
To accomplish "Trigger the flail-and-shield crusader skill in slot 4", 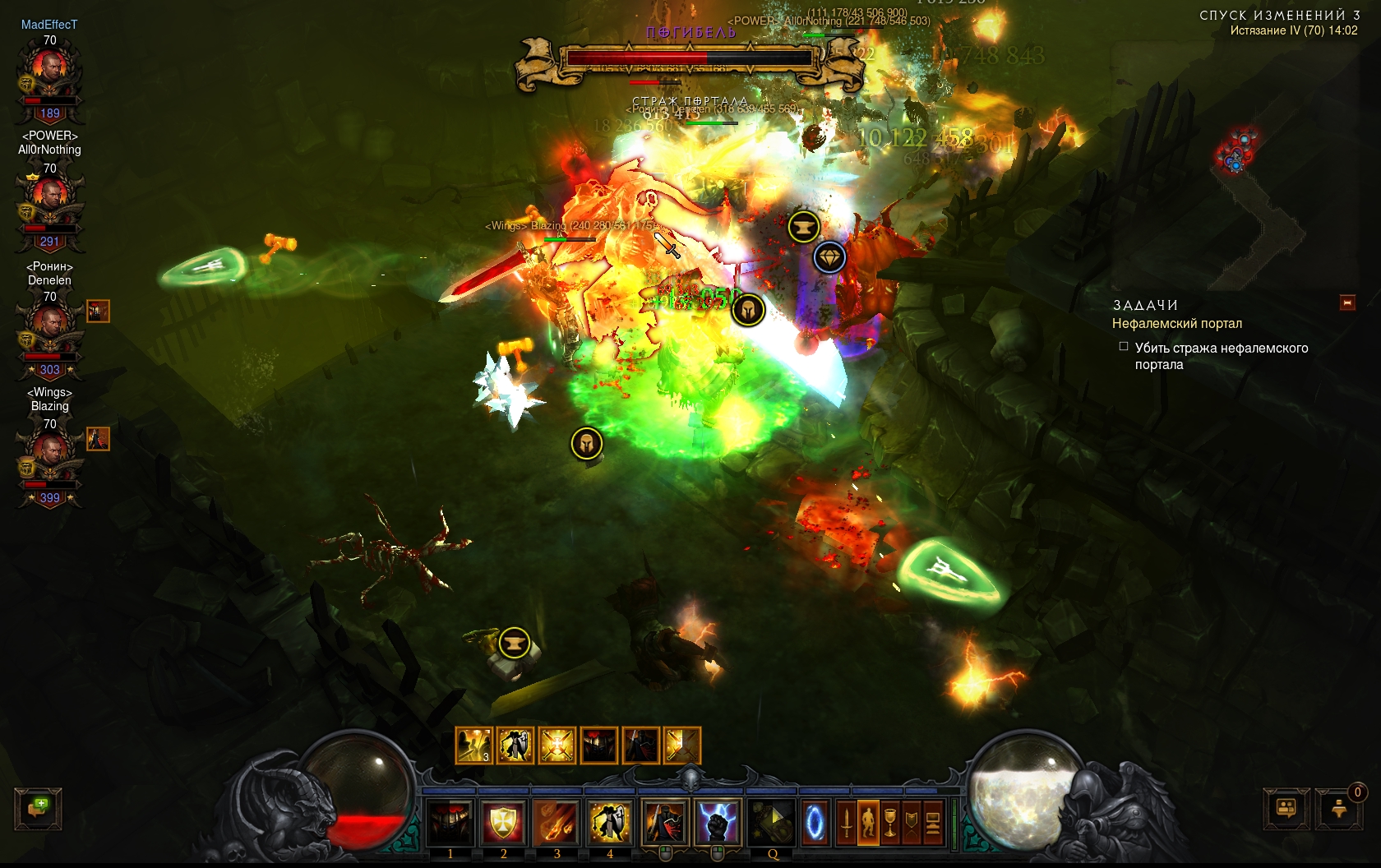I will point(609,821).
